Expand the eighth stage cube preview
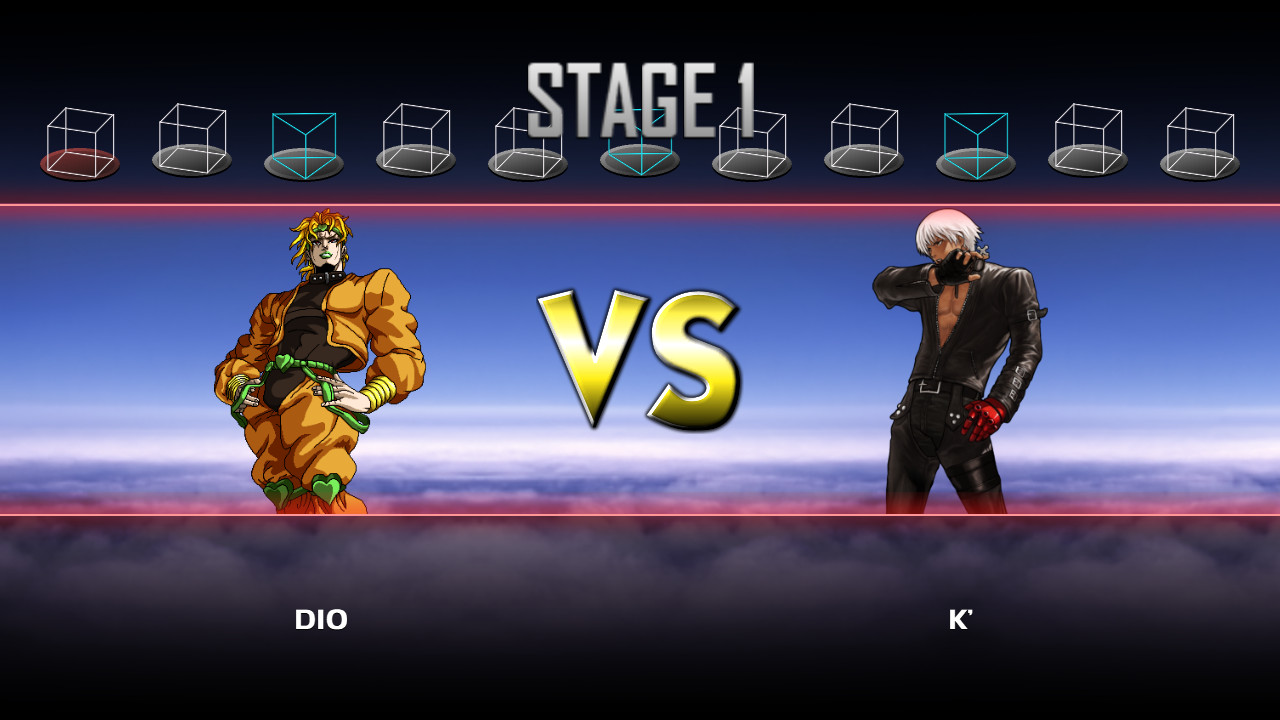The height and width of the screenshot is (720, 1280). [865, 140]
